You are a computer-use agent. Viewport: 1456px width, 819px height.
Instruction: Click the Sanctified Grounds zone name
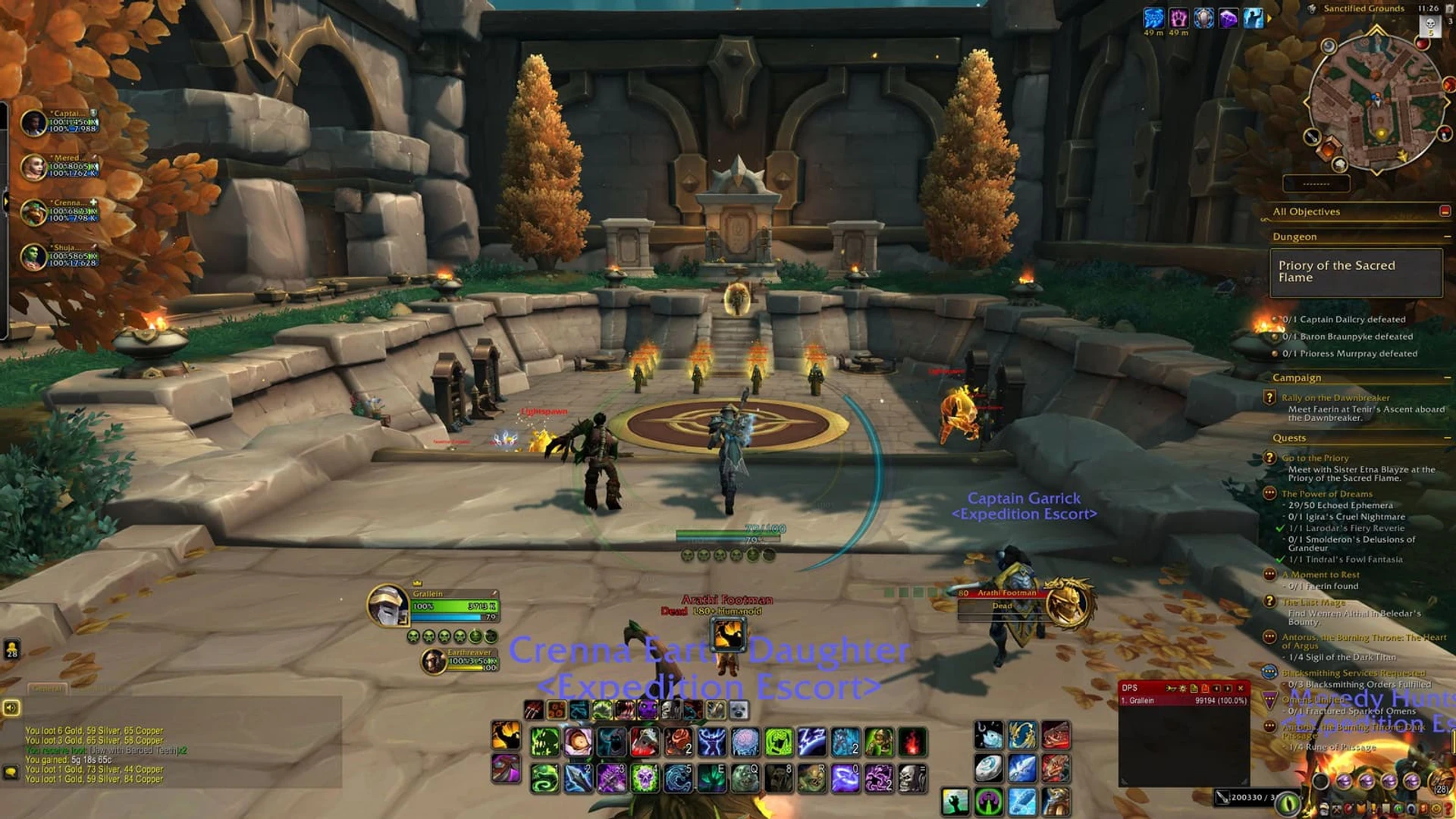coord(1365,8)
